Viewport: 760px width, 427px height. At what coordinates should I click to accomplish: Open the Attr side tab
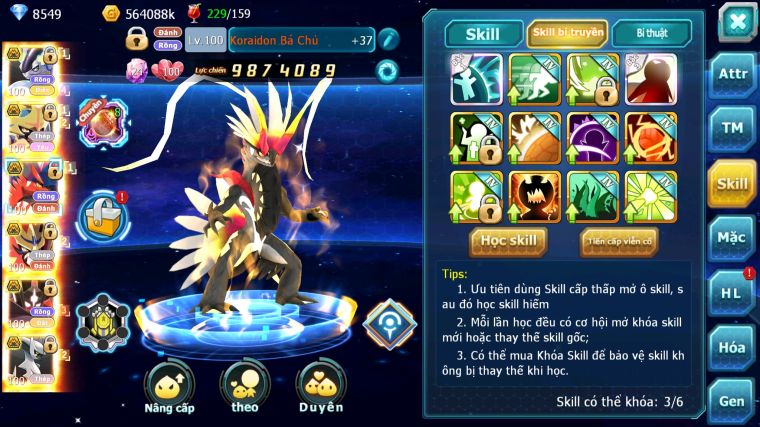pos(732,74)
